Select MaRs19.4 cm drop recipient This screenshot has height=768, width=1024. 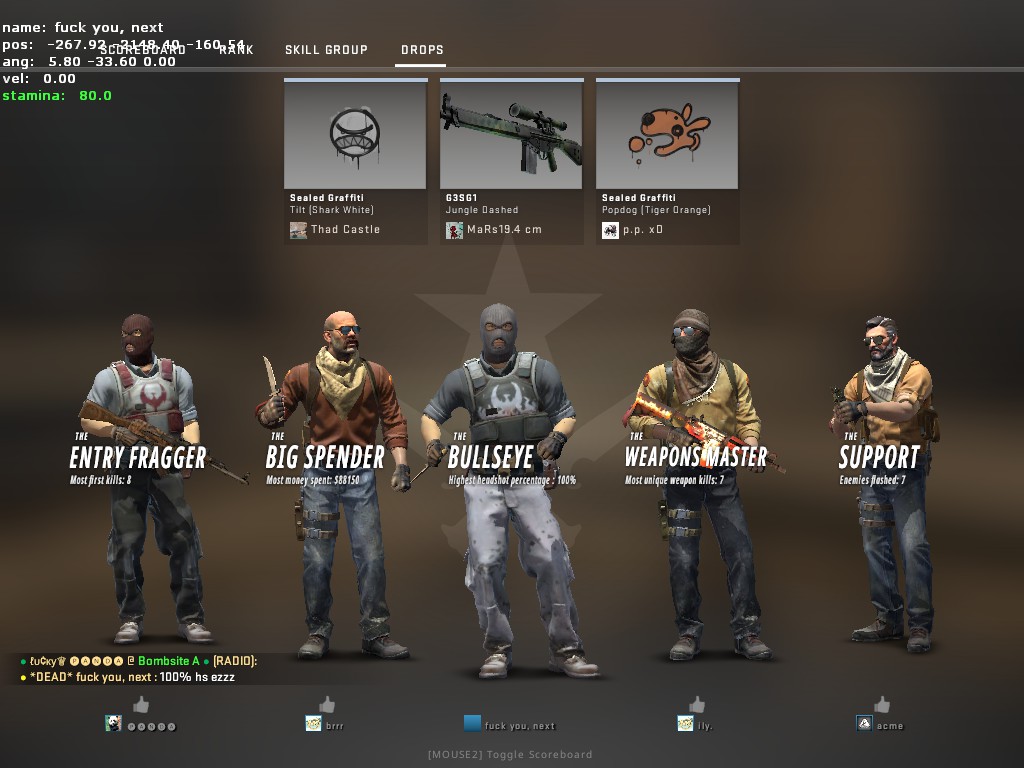click(504, 230)
